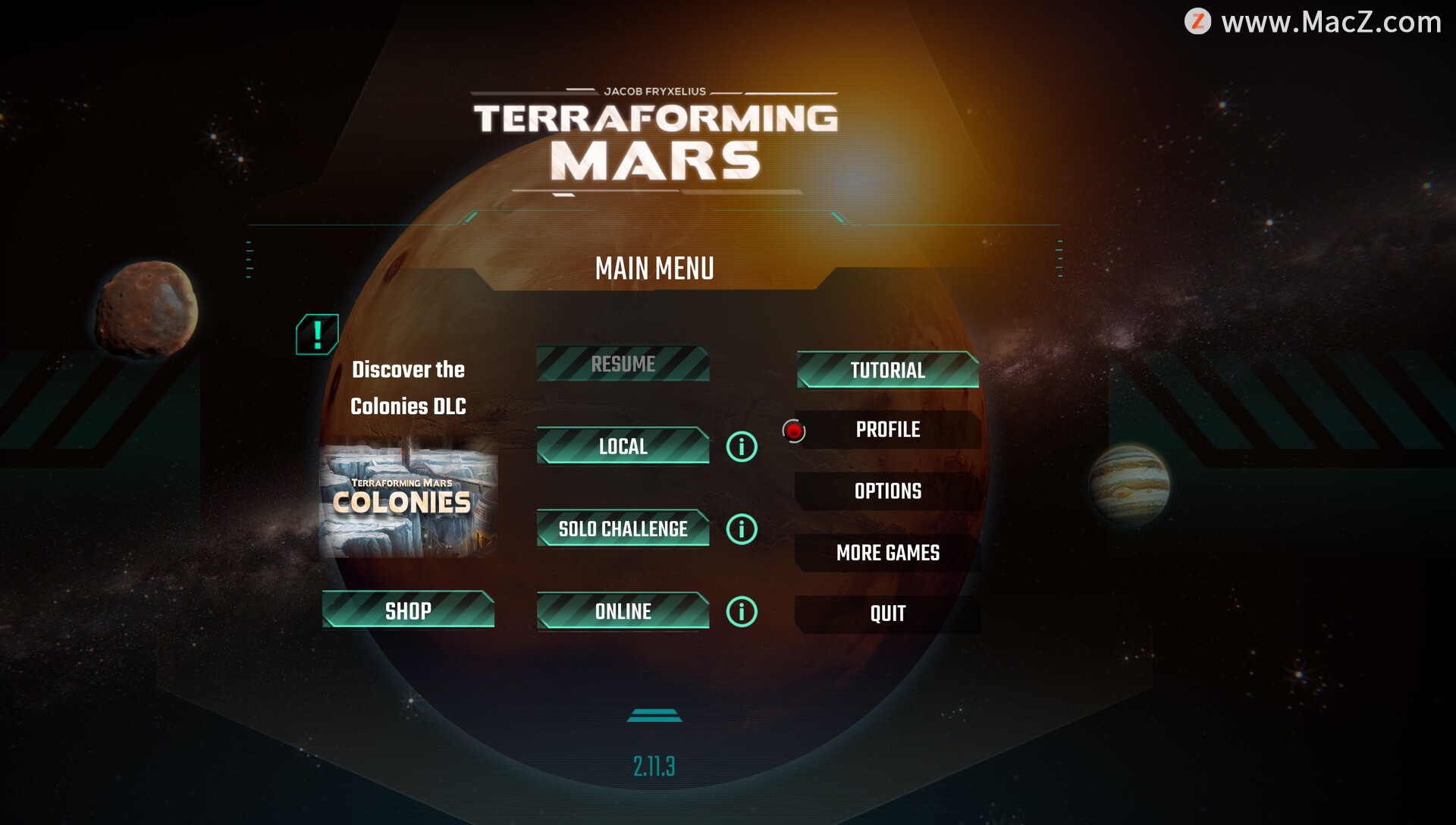
Task: Click the greyed-out Resume button
Action: (623, 364)
